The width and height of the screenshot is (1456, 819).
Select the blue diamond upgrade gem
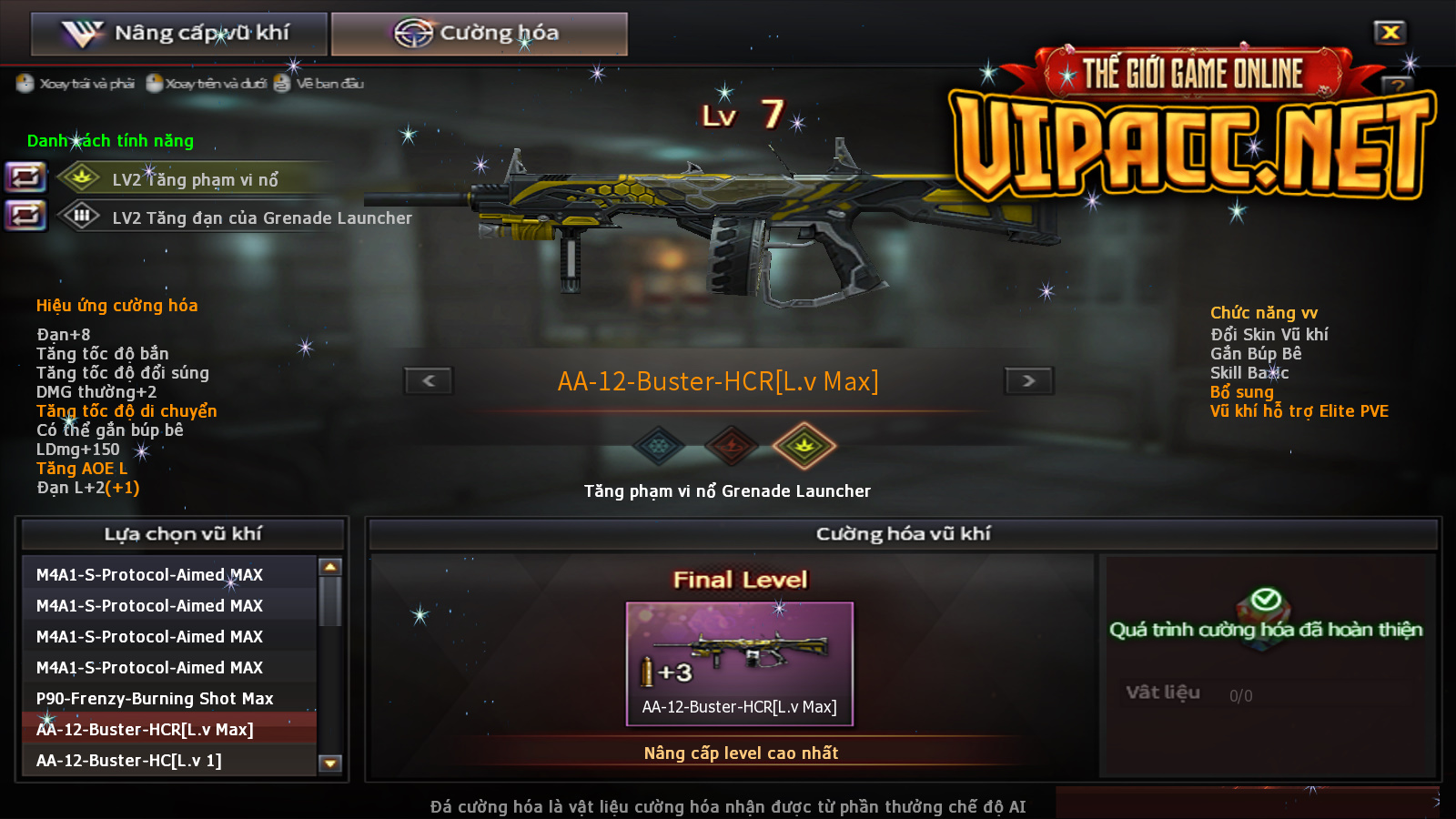pyautogui.click(x=658, y=446)
